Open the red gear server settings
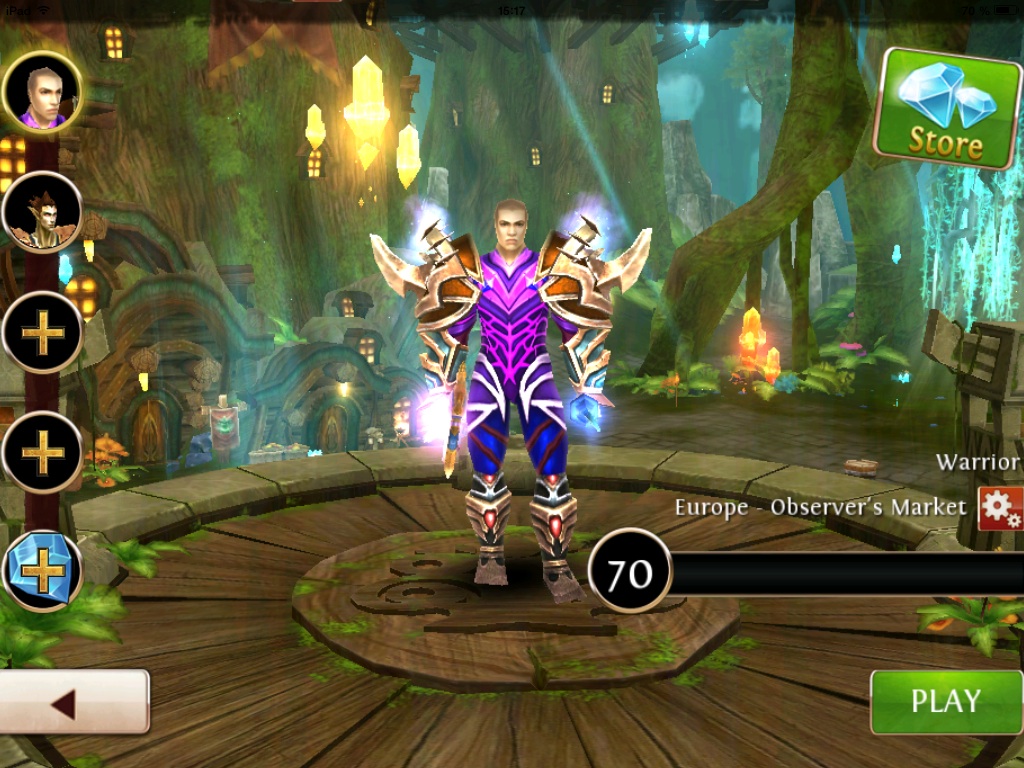 point(1000,509)
